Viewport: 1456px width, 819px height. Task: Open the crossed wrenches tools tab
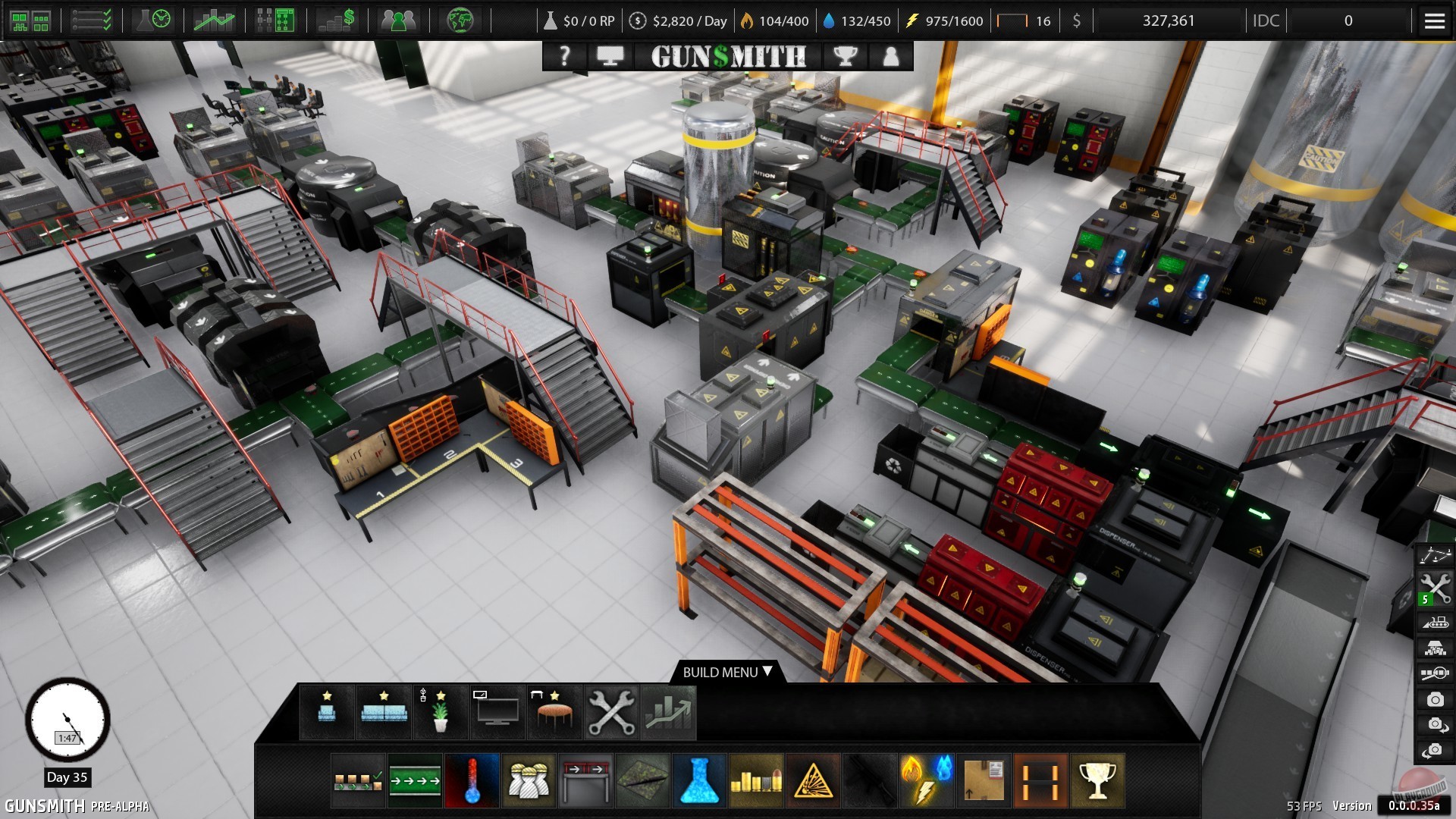pos(611,711)
